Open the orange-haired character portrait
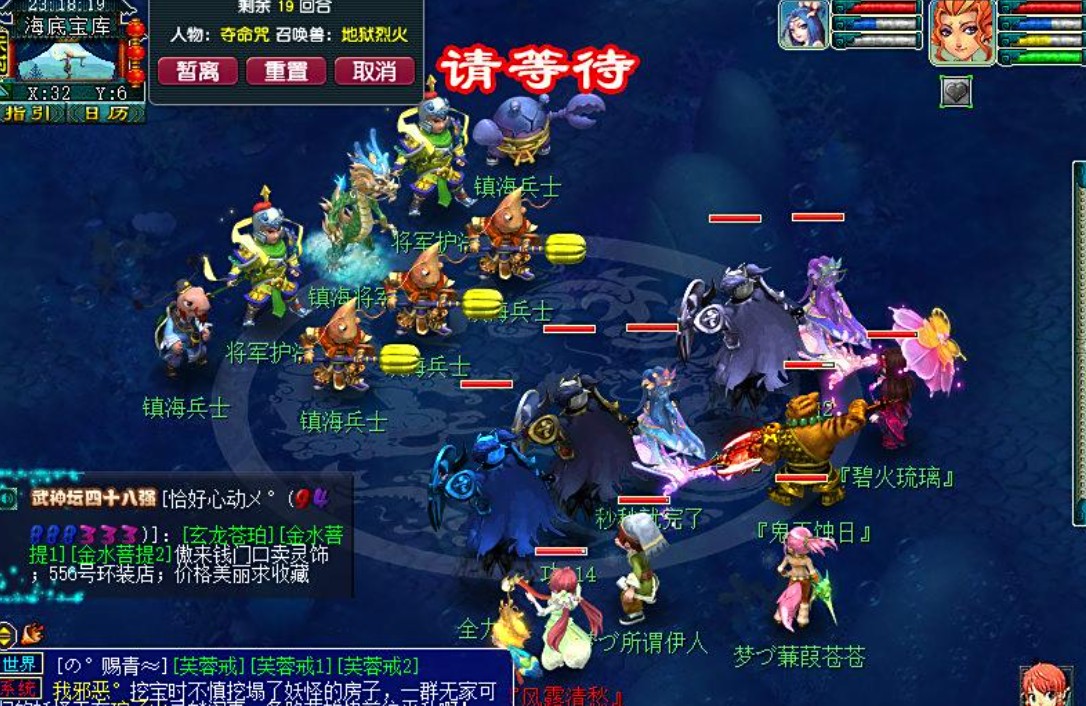 [961, 31]
